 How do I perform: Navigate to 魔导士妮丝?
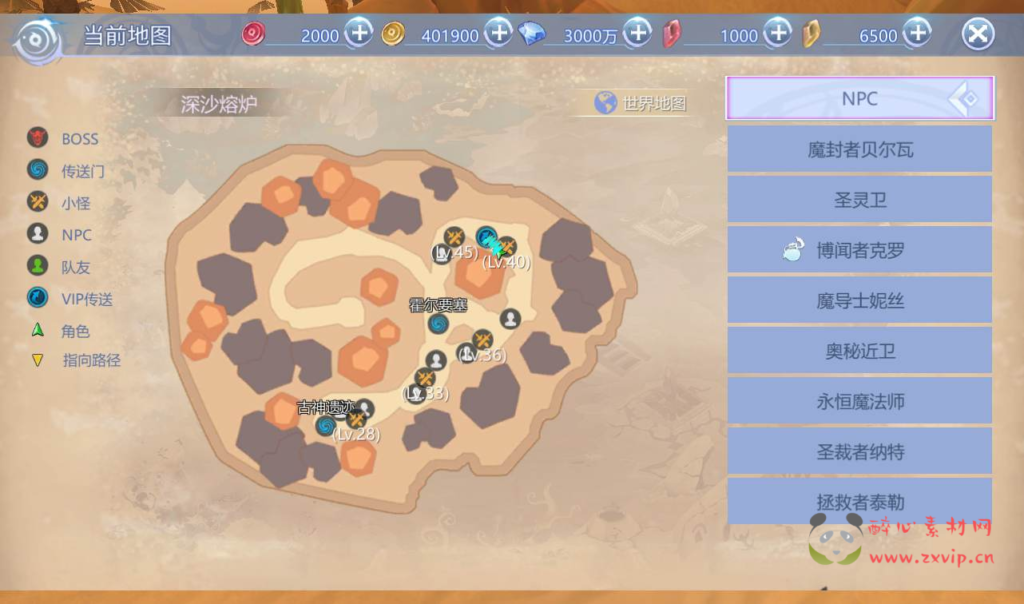pyautogui.click(x=860, y=301)
